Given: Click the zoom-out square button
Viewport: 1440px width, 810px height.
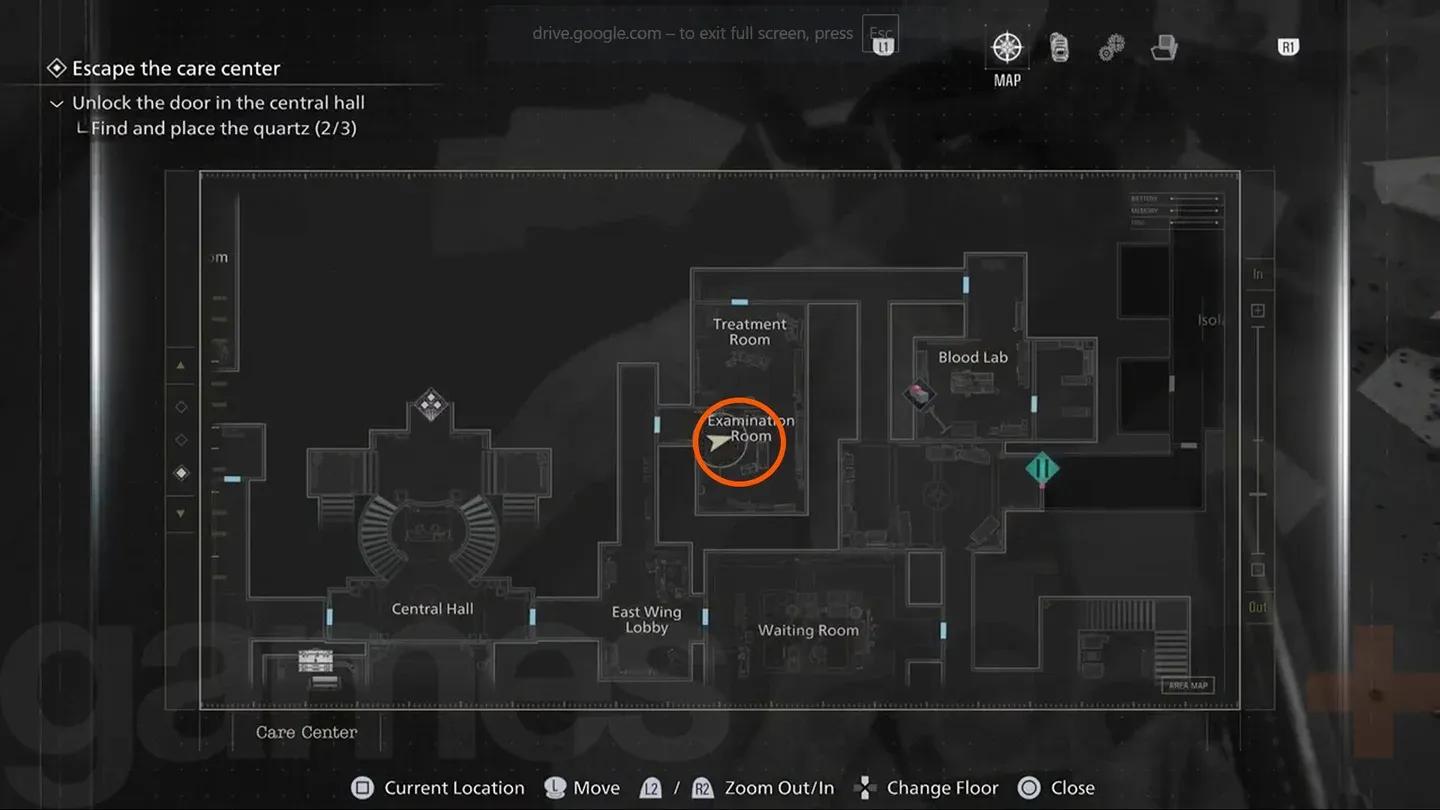Looking at the screenshot, I should pyautogui.click(x=1258, y=570).
